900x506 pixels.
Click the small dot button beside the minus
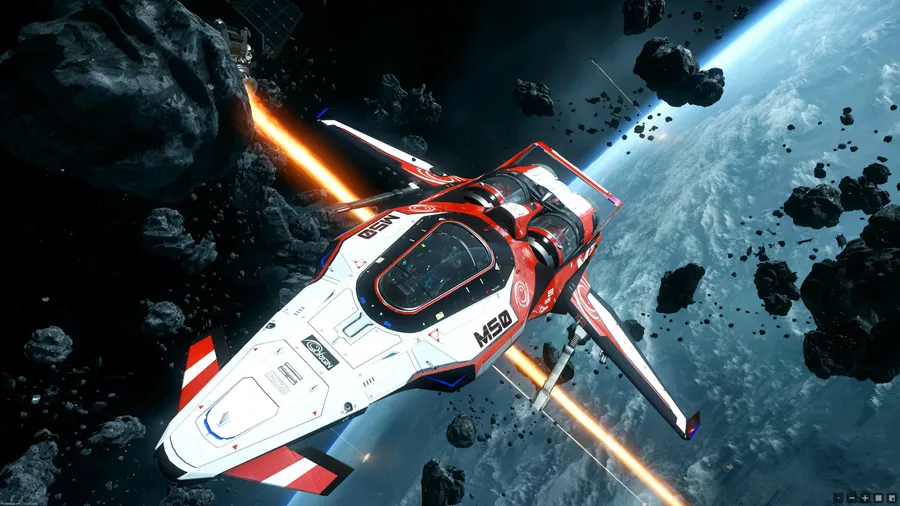[x=838, y=497]
